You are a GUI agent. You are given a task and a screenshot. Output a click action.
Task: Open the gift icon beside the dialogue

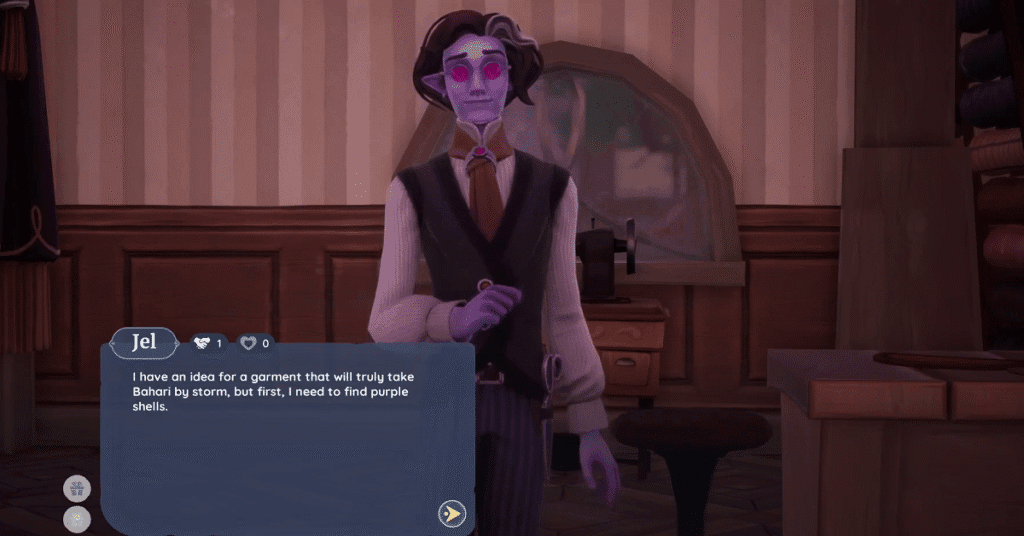point(77,489)
